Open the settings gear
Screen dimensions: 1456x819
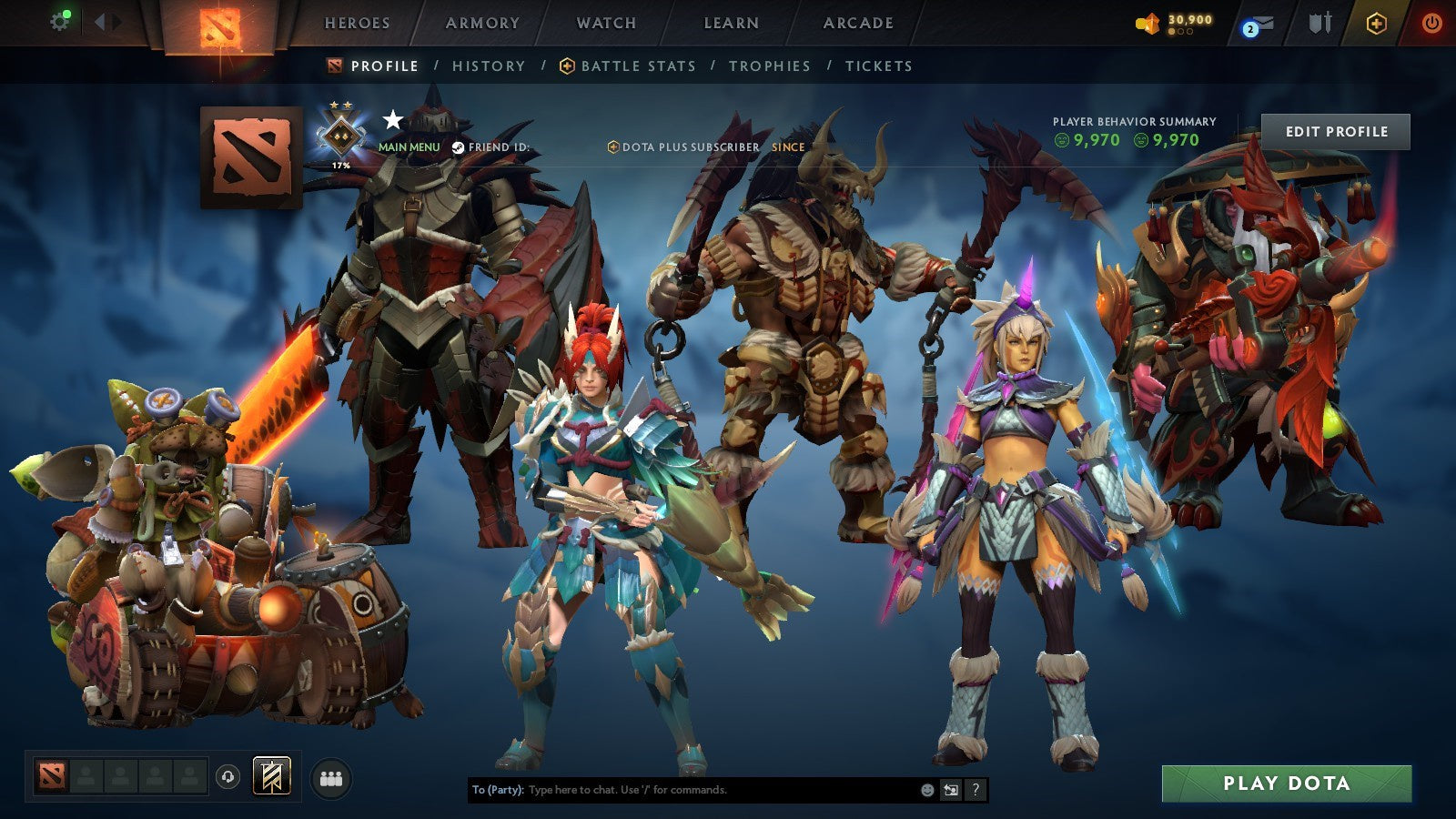coord(60,20)
